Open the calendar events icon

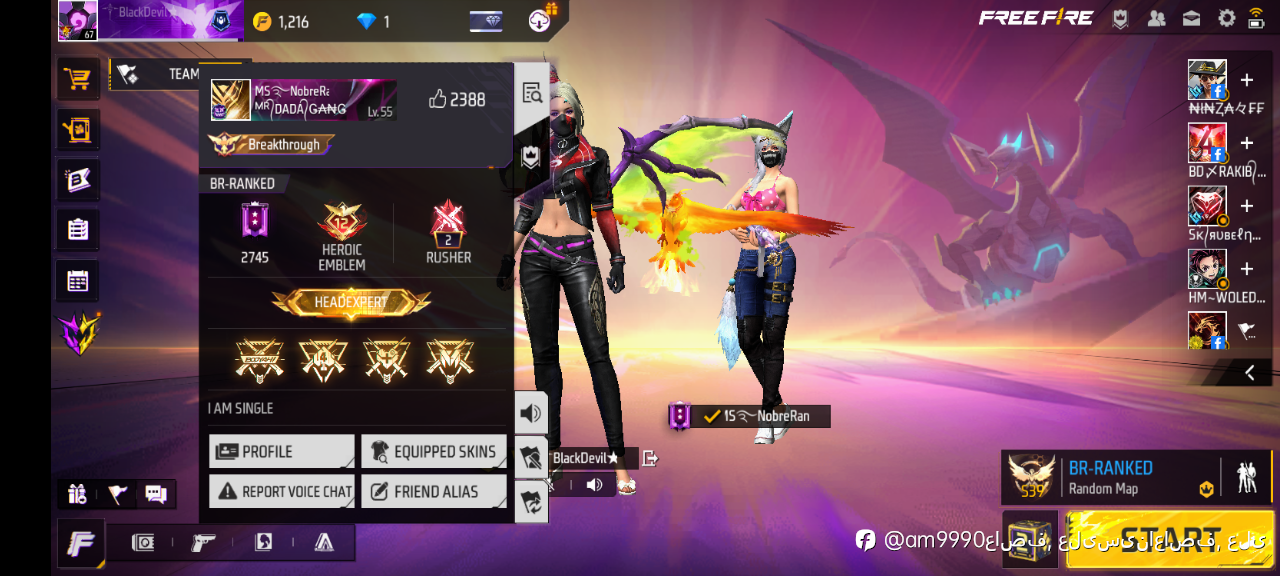click(x=77, y=280)
